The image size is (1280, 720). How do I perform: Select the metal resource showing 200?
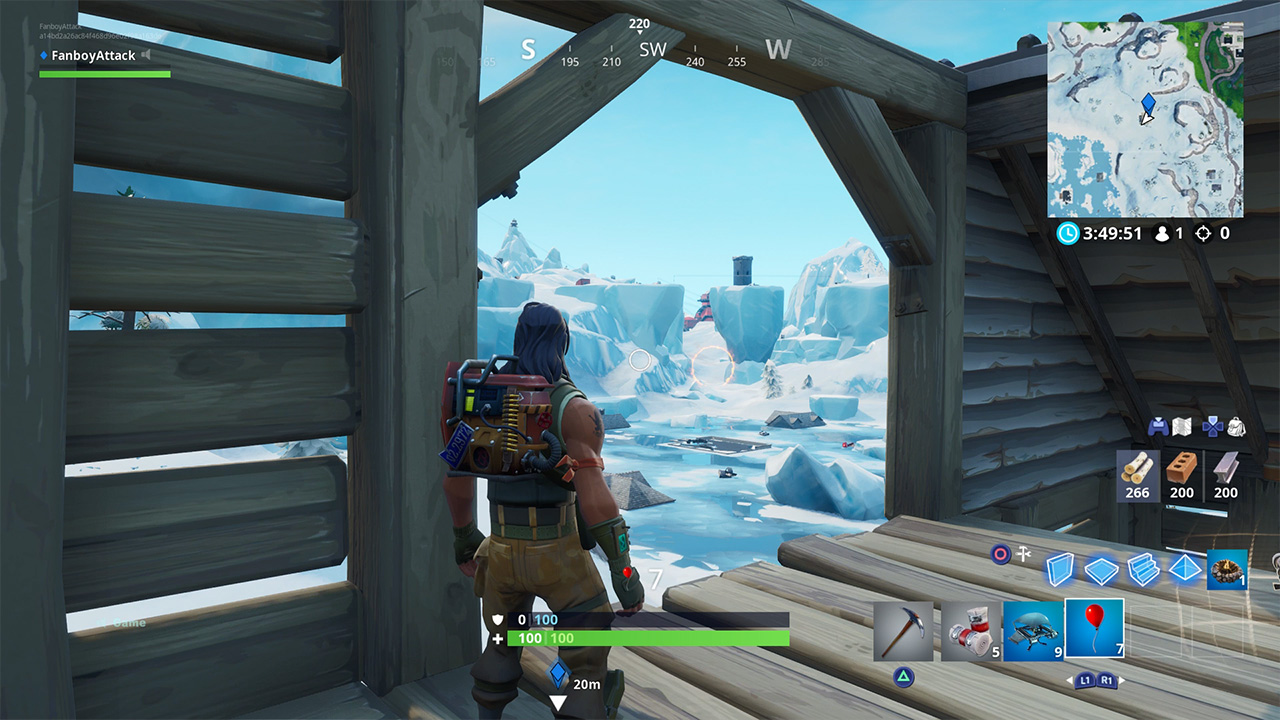click(x=1227, y=475)
